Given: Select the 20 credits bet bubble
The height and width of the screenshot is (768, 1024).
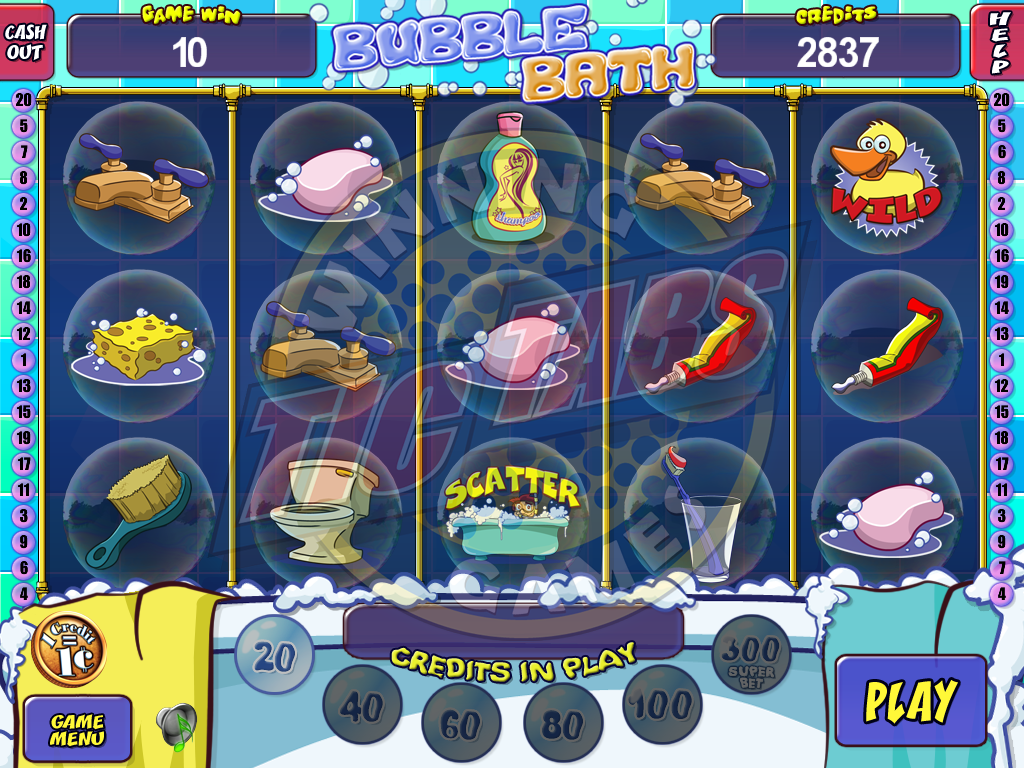Looking at the screenshot, I should [273, 656].
